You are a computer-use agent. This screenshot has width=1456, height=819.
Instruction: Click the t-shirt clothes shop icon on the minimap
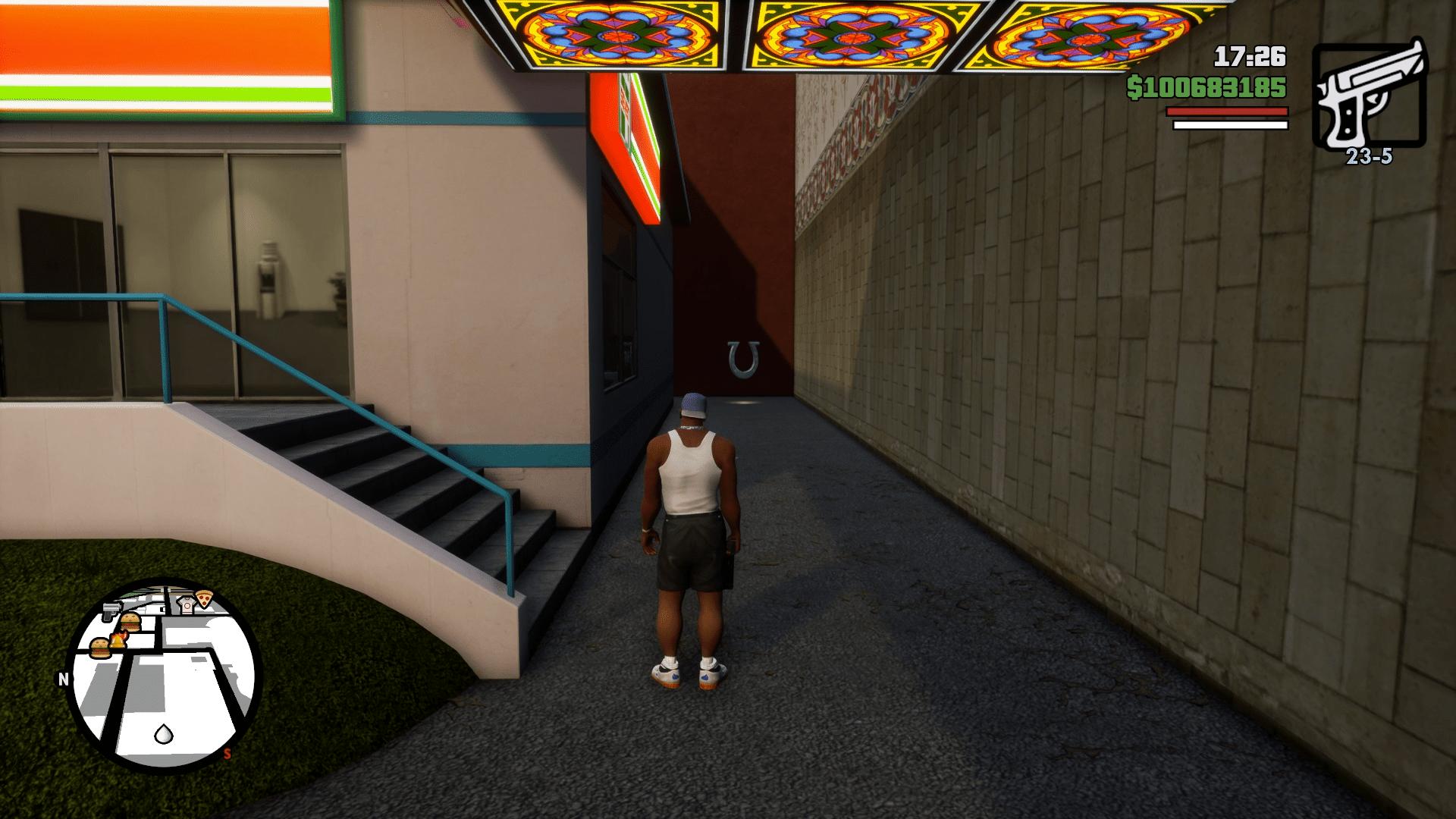pos(187,604)
